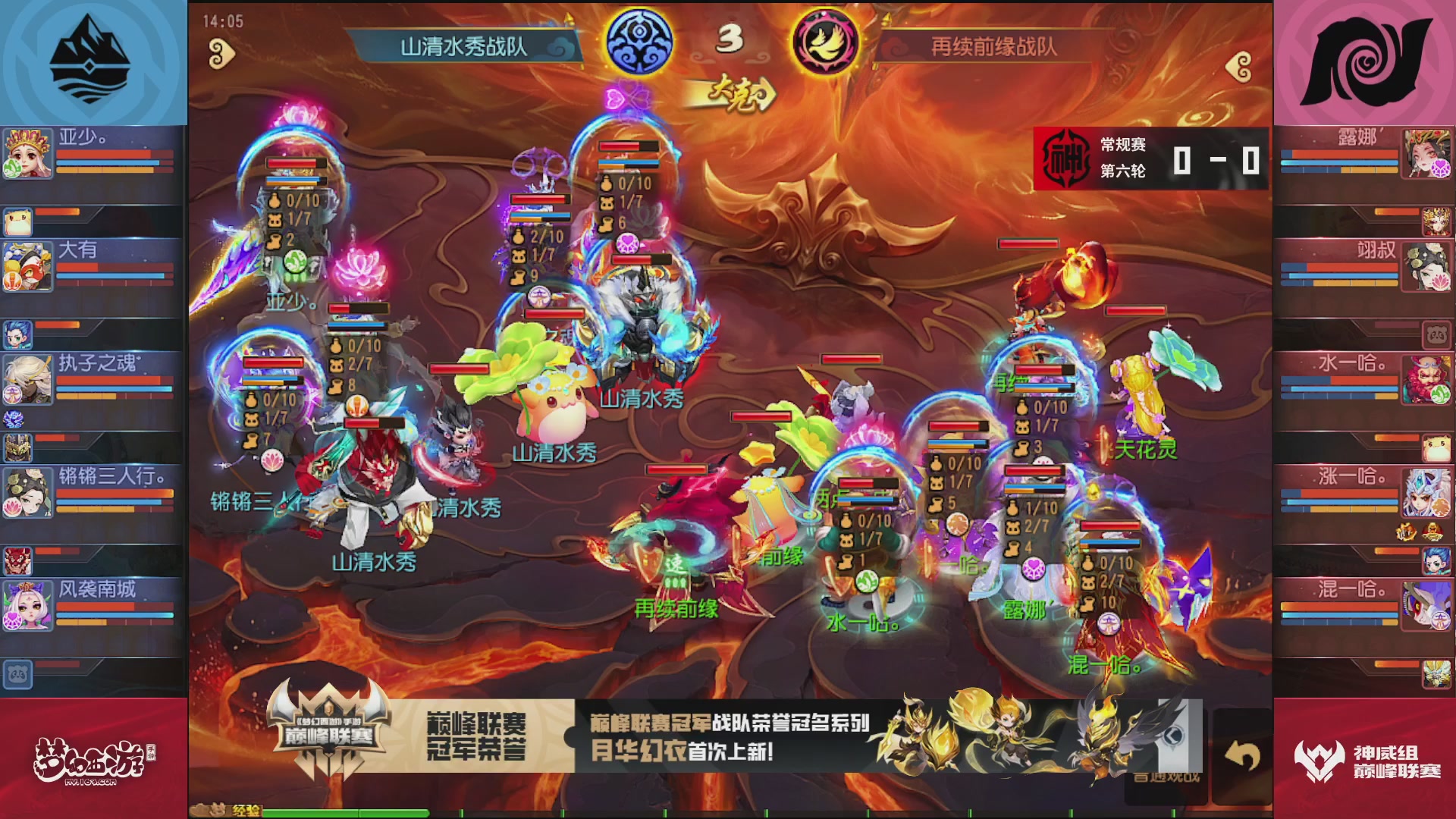The width and height of the screenshot is (1456, 819).
Task: Switch to the 普通观战 spectate mode
Action: pos(1168,777)
